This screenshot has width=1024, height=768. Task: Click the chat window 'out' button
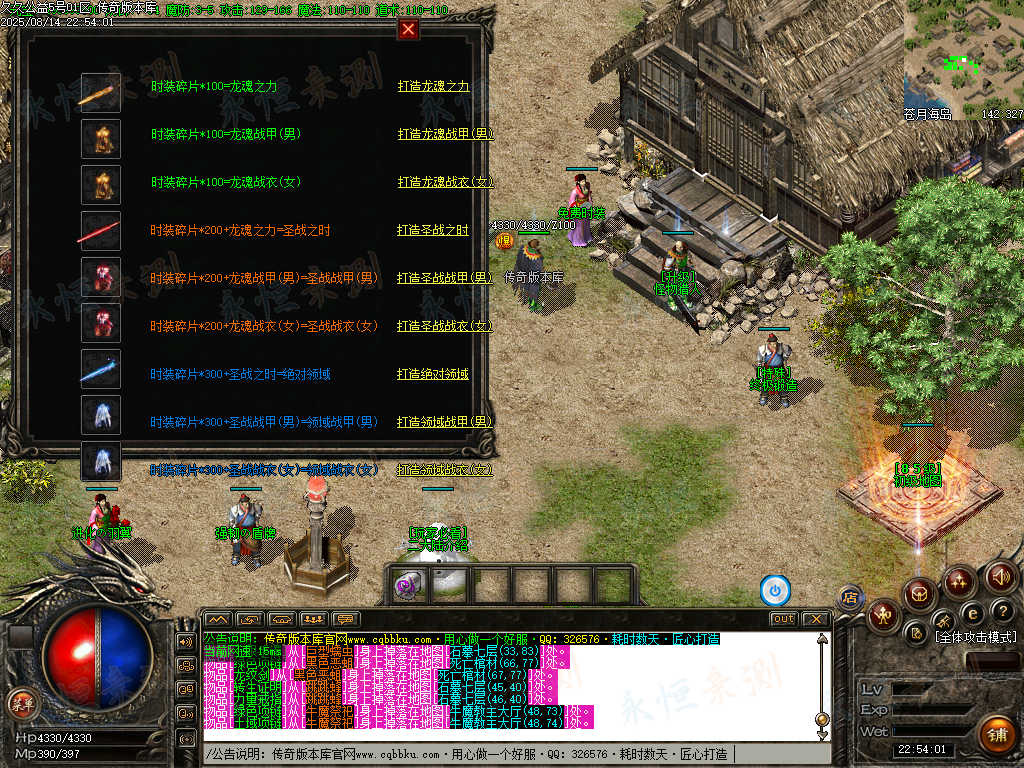(783, 619)
